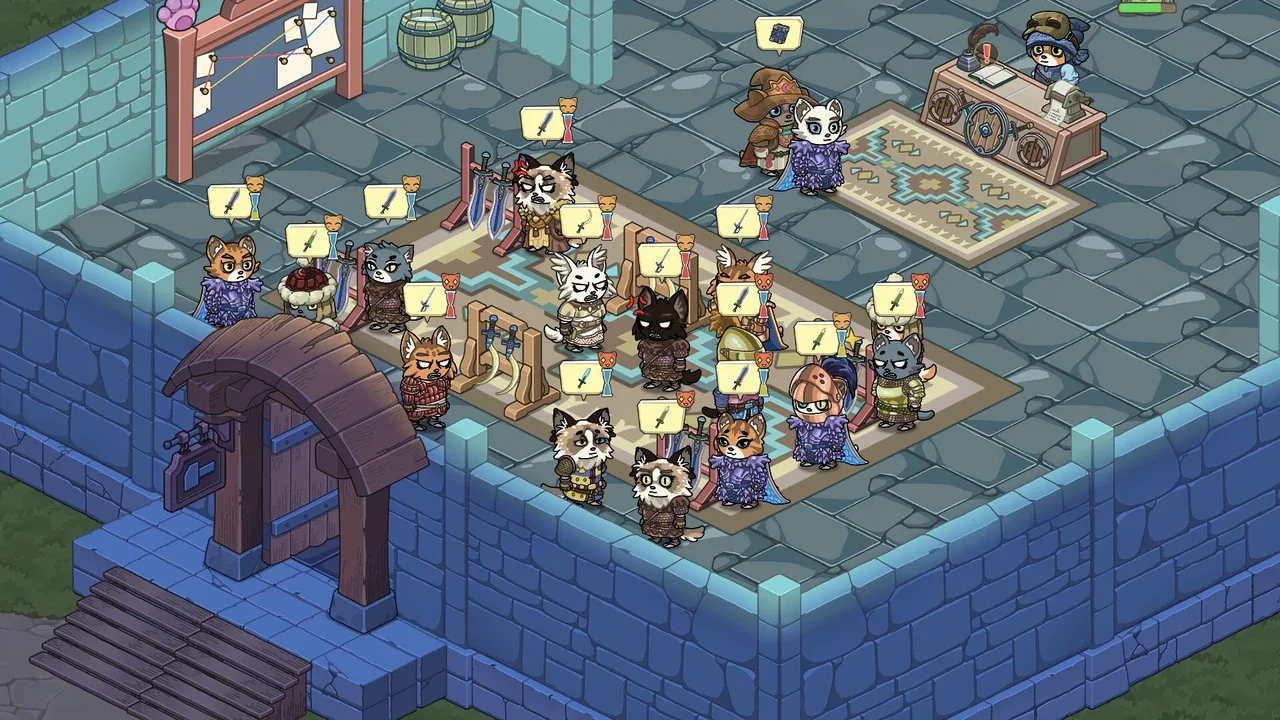The width and height of the screenshot is (1280, 720).
Task: Select the blue book request bubble
Action: 779,36
